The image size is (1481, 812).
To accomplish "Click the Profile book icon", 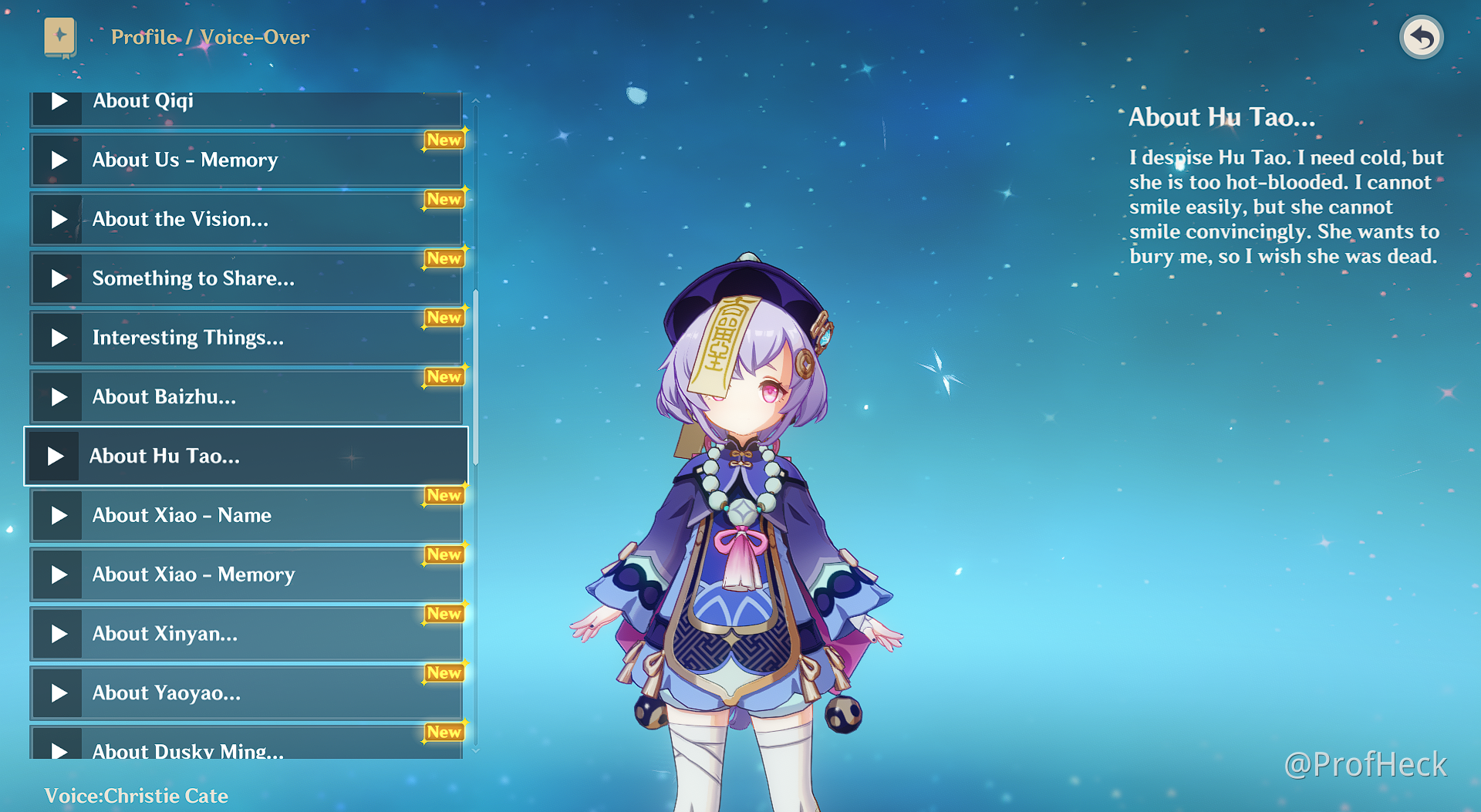I will pos(60,37).
